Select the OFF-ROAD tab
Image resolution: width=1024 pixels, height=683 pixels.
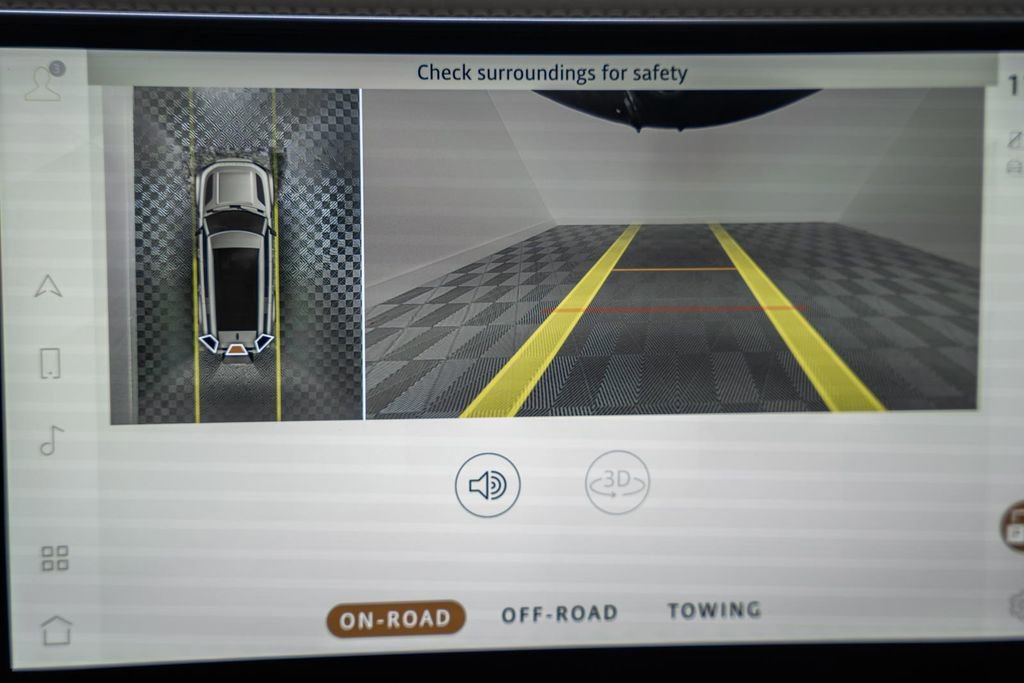[x=559, y=613]
